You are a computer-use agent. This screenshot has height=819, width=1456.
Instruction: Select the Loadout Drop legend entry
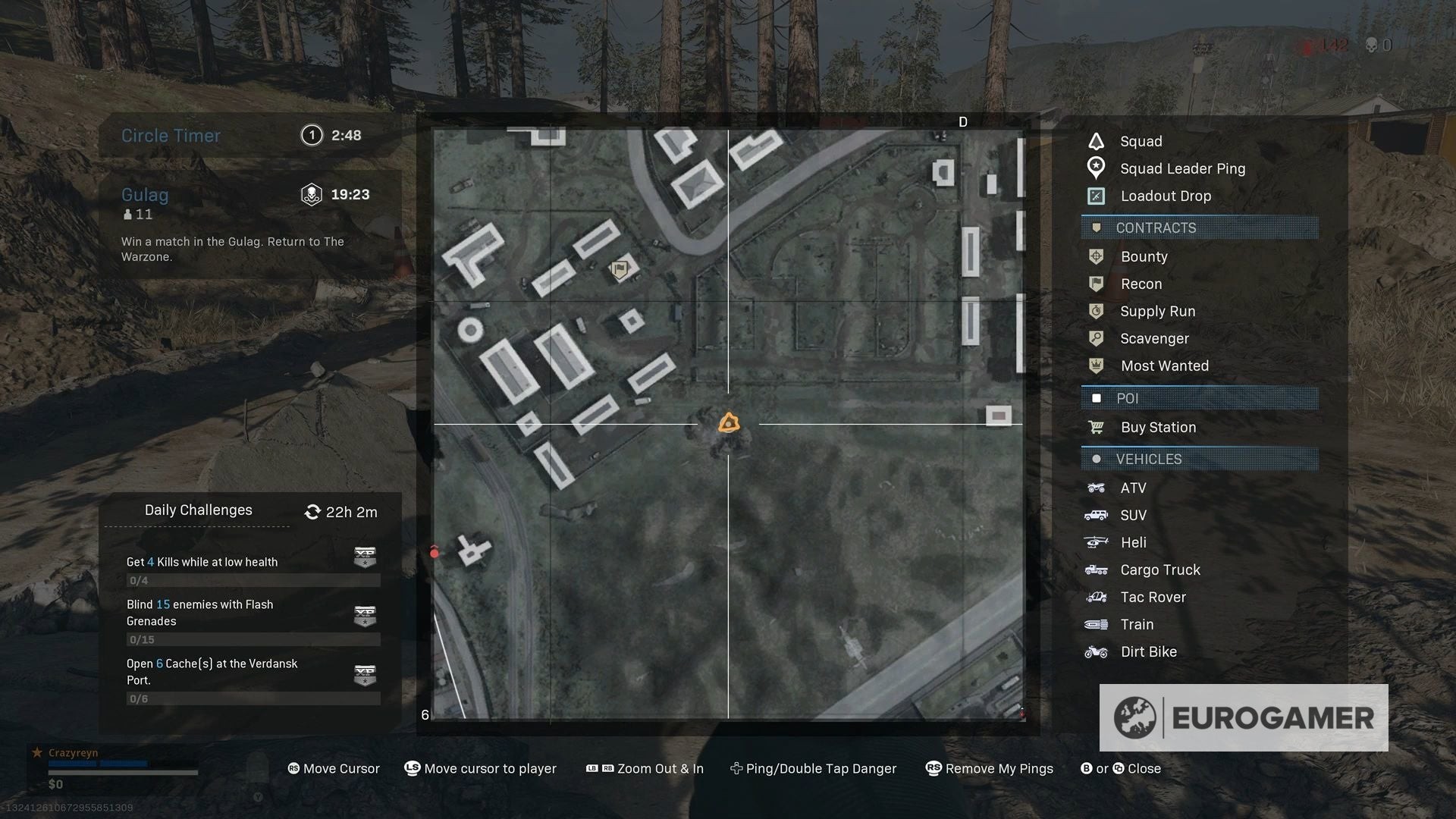1166,196
